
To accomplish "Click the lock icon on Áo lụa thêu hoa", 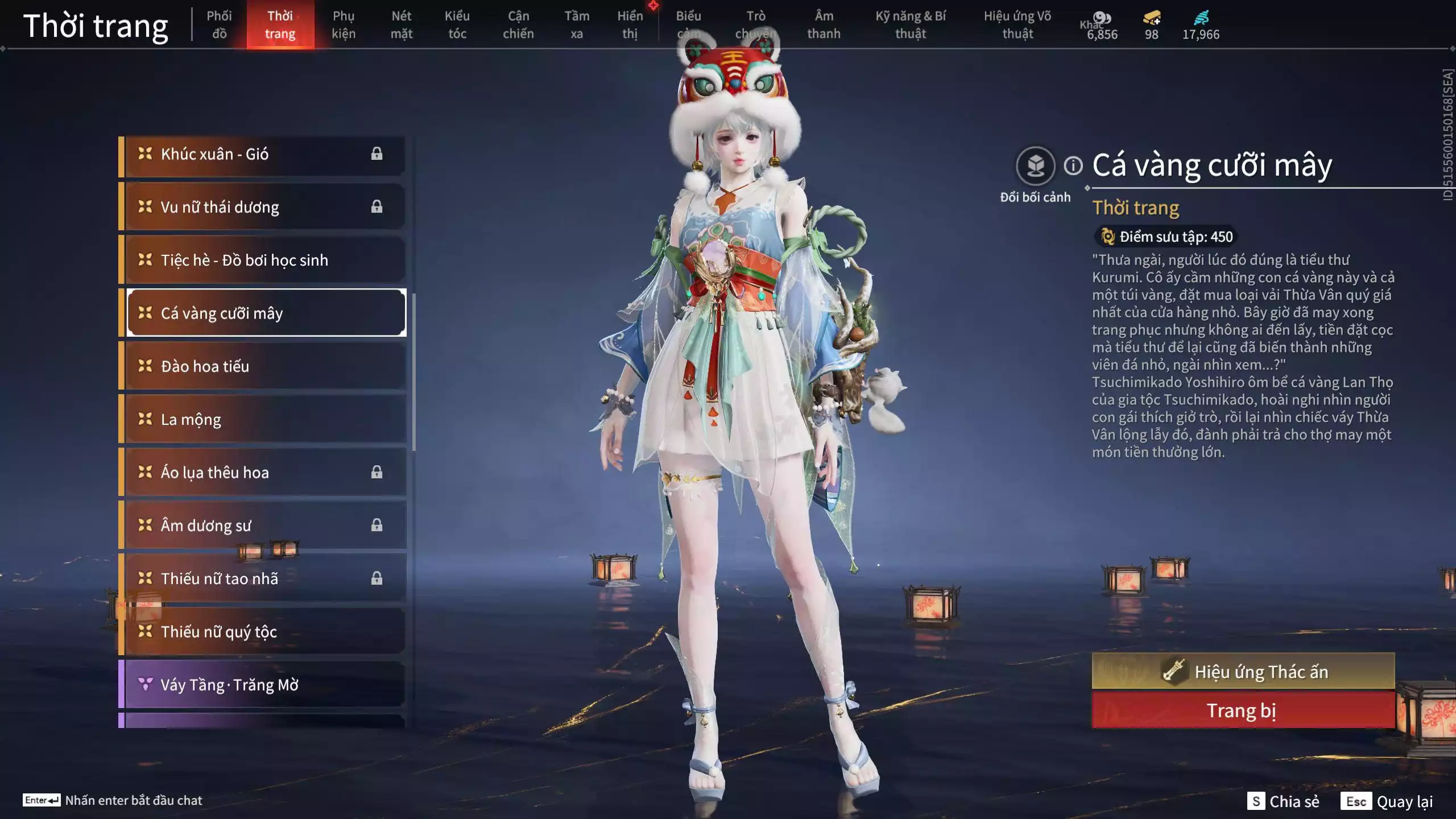I will (377, 471).
